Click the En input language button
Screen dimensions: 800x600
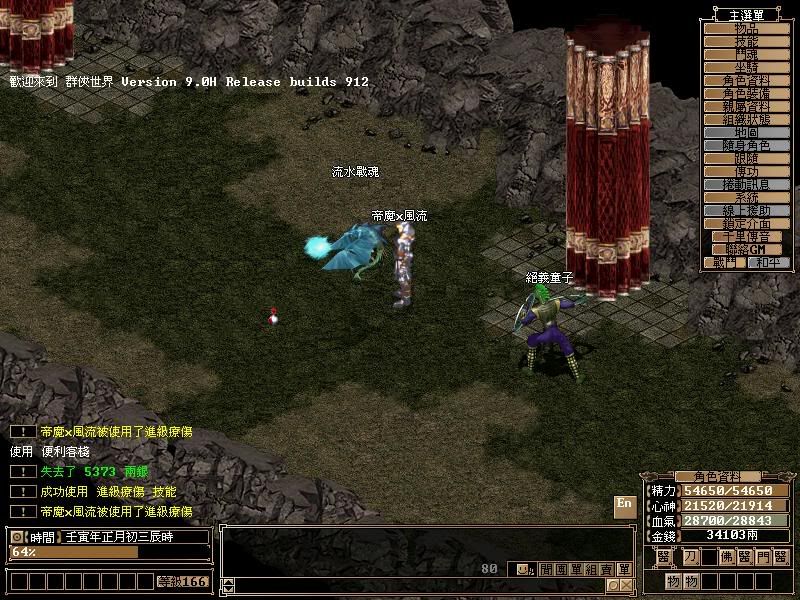pos(624,506)
